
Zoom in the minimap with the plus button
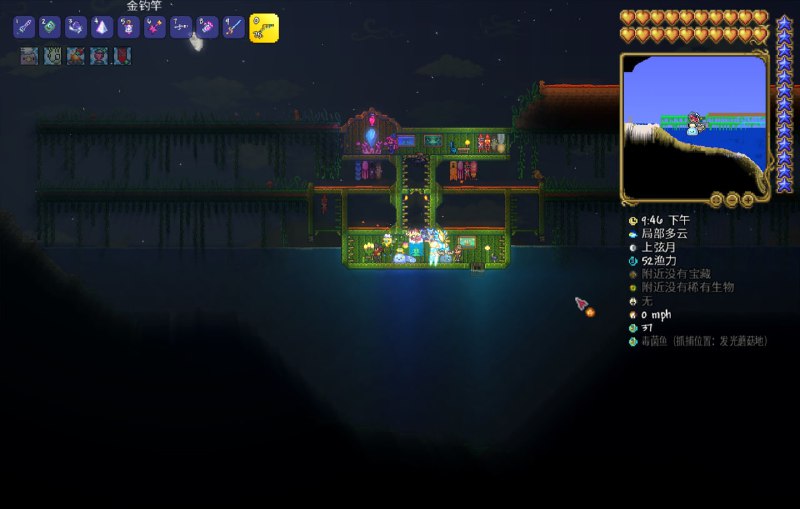(747, 199)
